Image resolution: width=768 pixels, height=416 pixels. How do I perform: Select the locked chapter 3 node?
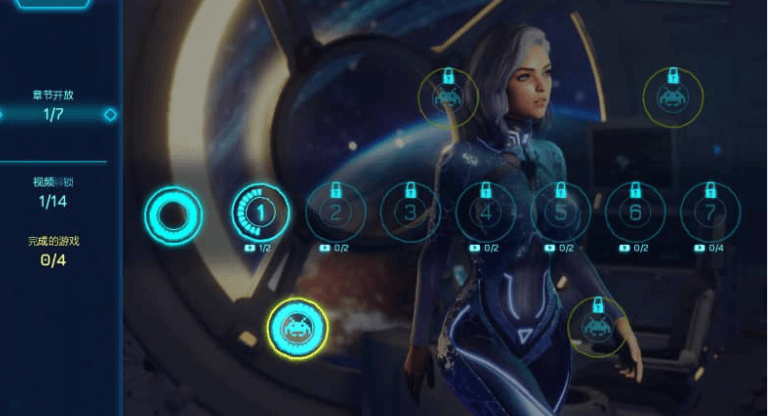(x=410, y=212)
